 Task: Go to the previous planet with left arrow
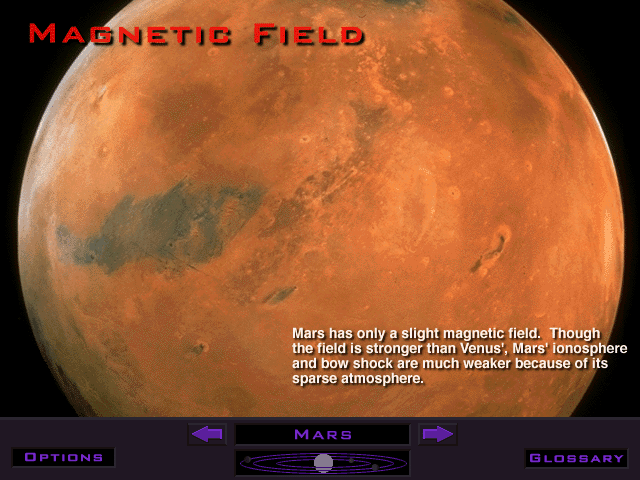207,434
